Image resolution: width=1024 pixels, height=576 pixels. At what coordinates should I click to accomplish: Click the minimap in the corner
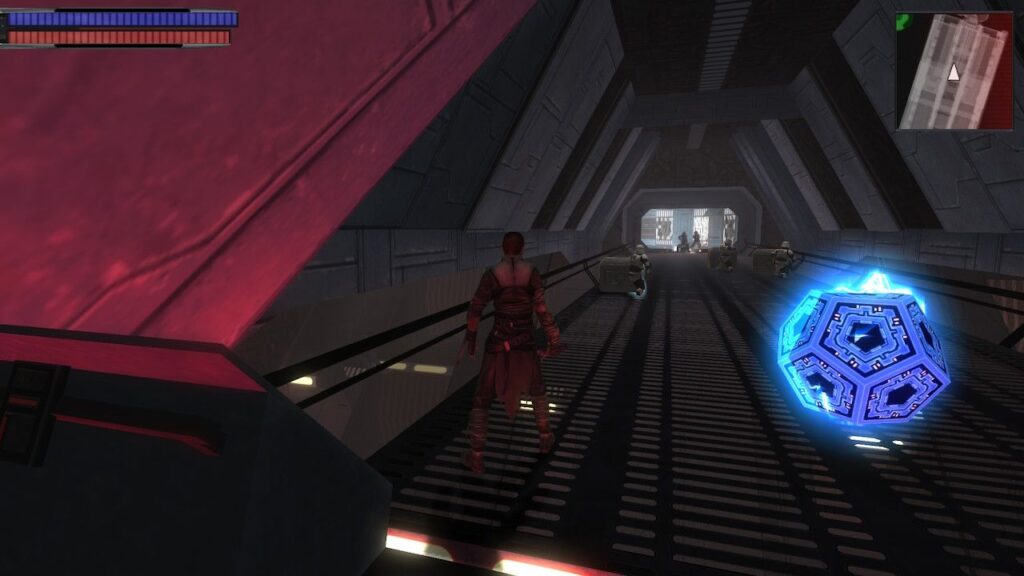[954, 71]
